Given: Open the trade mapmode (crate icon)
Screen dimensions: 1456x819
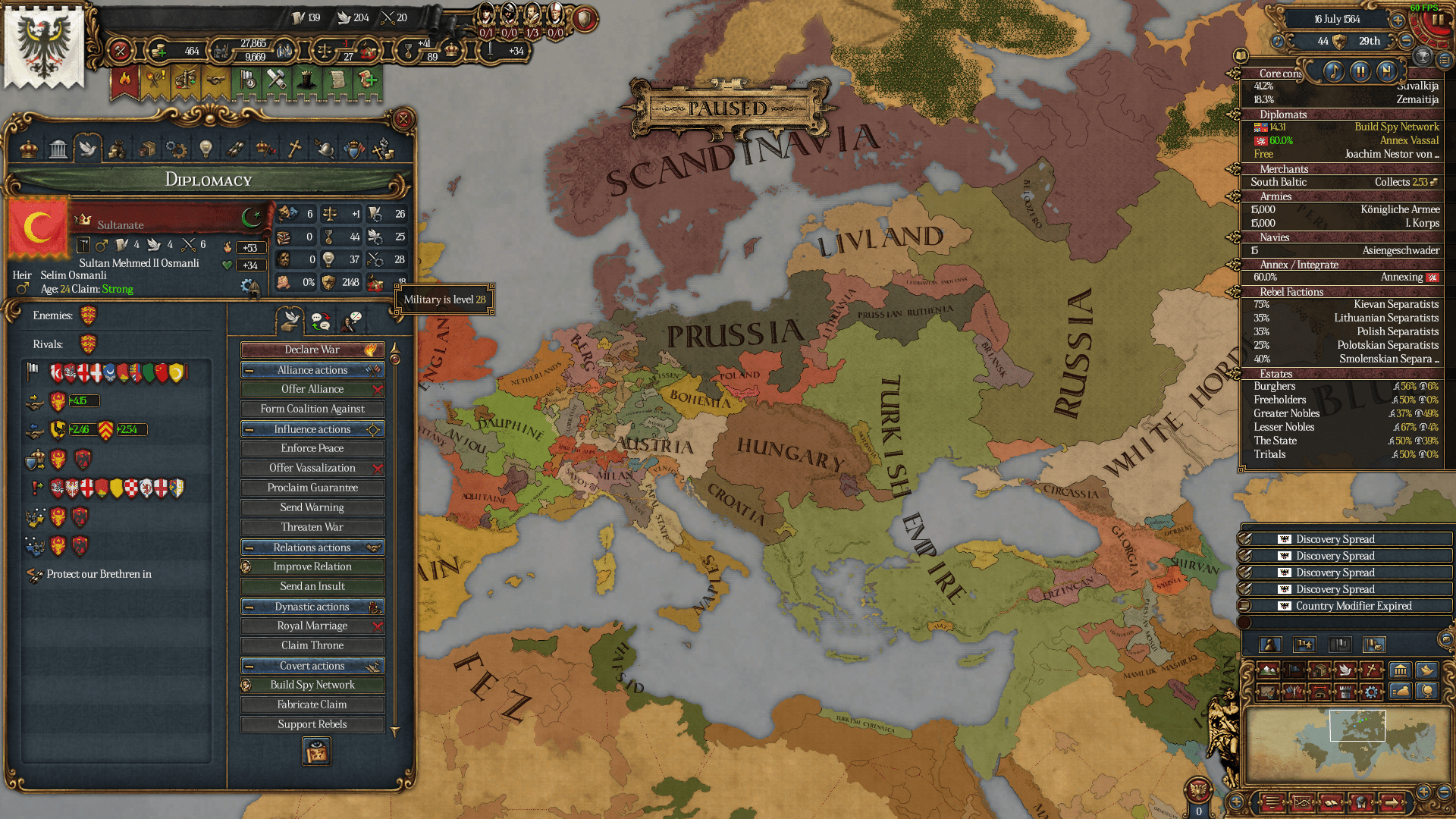Looking at the screenshot, I should [x=1319, y=670].
